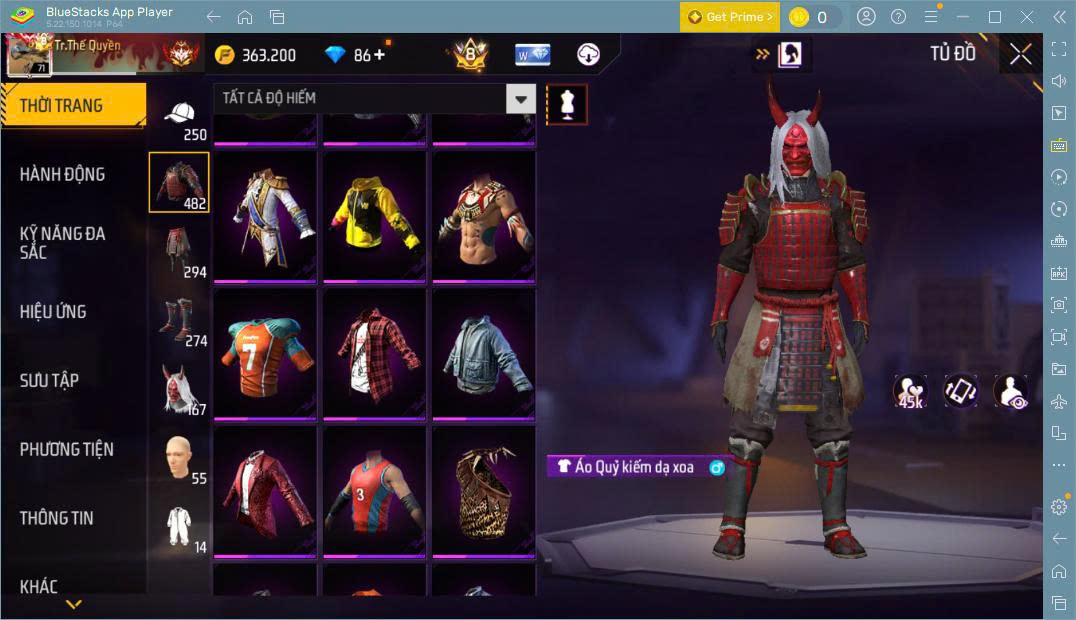The height and width of the screenshot is (620, 1076).
Task: Open BlueStacks Get Prime offer
Action: [x=729, y=17]
